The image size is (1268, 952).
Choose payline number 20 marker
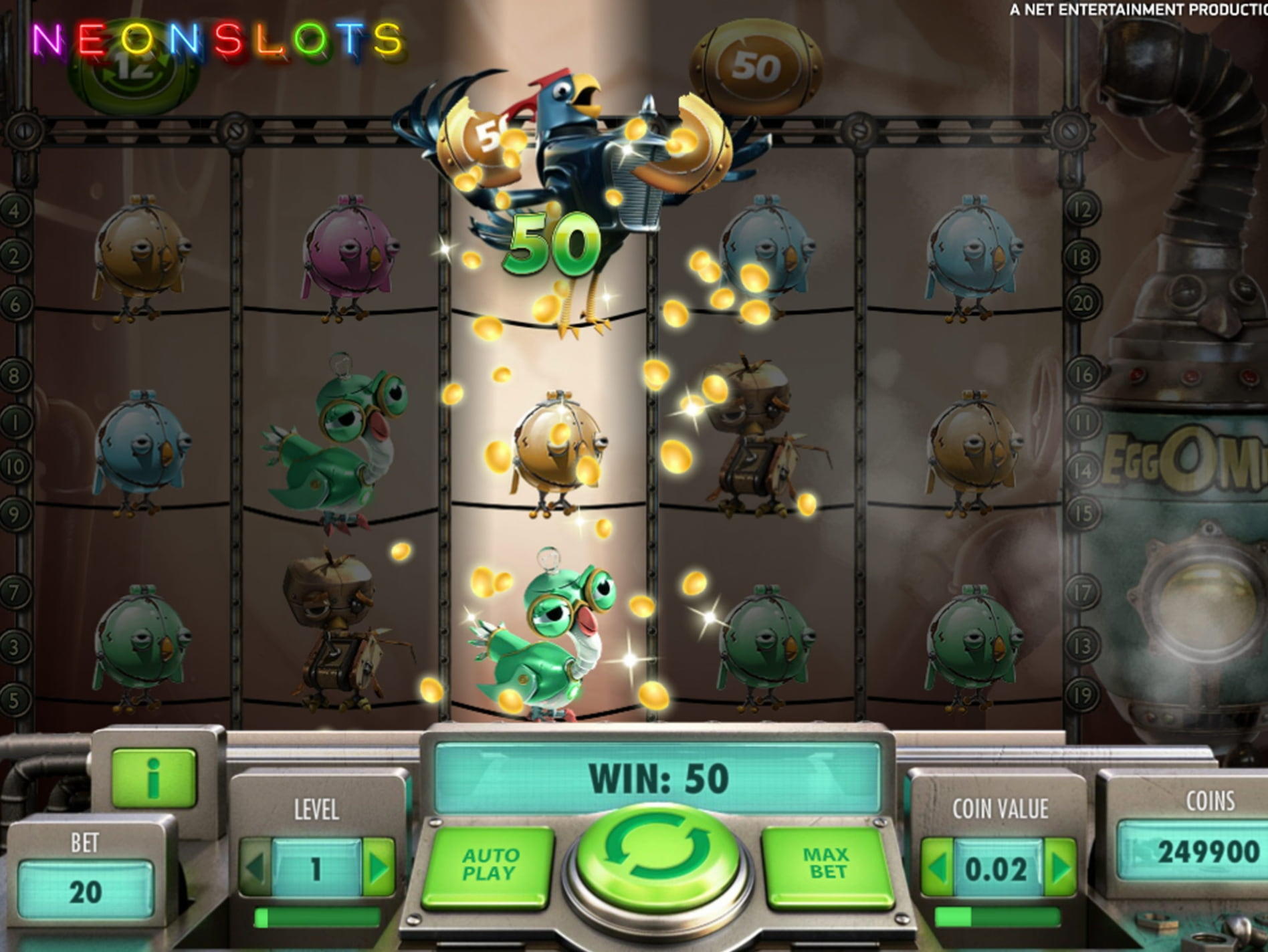[1082, 304]
